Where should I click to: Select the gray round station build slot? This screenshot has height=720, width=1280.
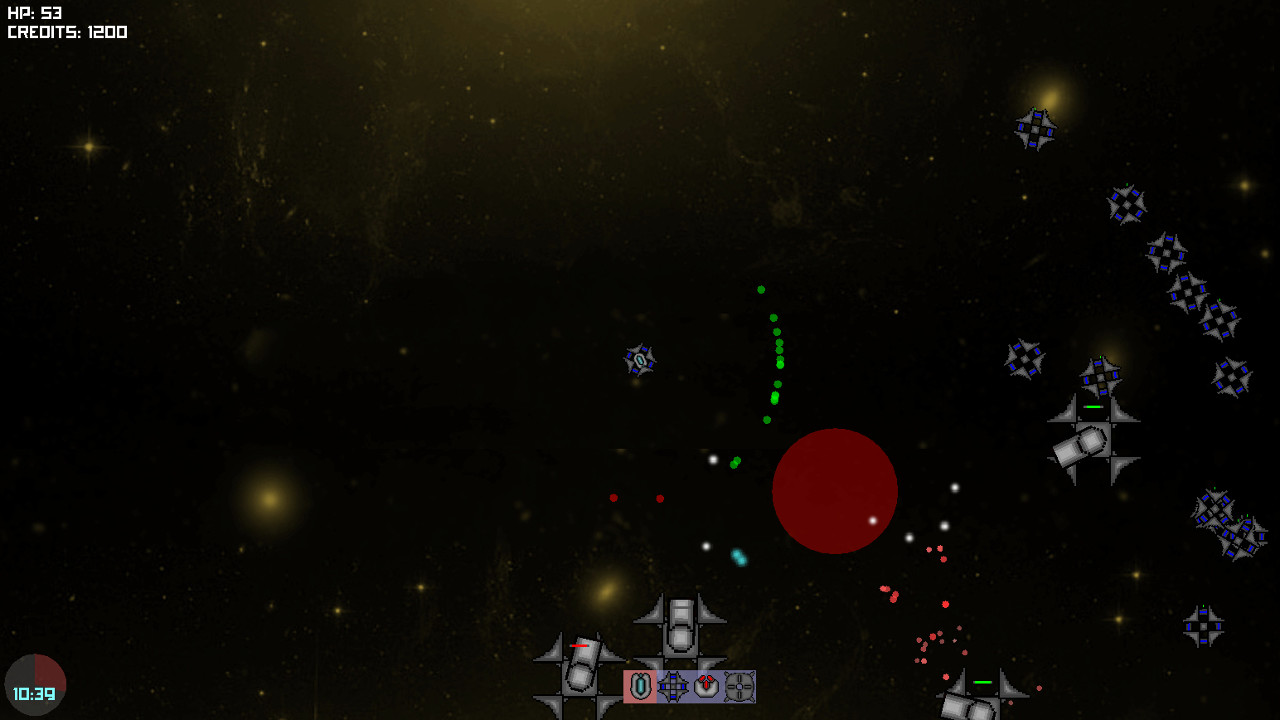(x=739, y=687)
